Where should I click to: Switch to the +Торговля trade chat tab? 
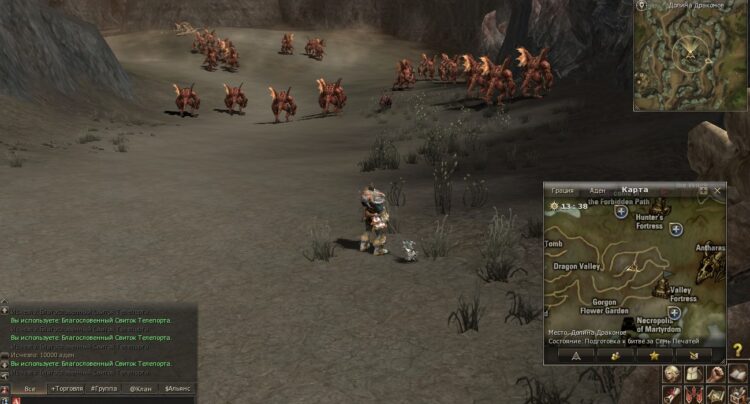pyautogui.click(x=67, y=387)
